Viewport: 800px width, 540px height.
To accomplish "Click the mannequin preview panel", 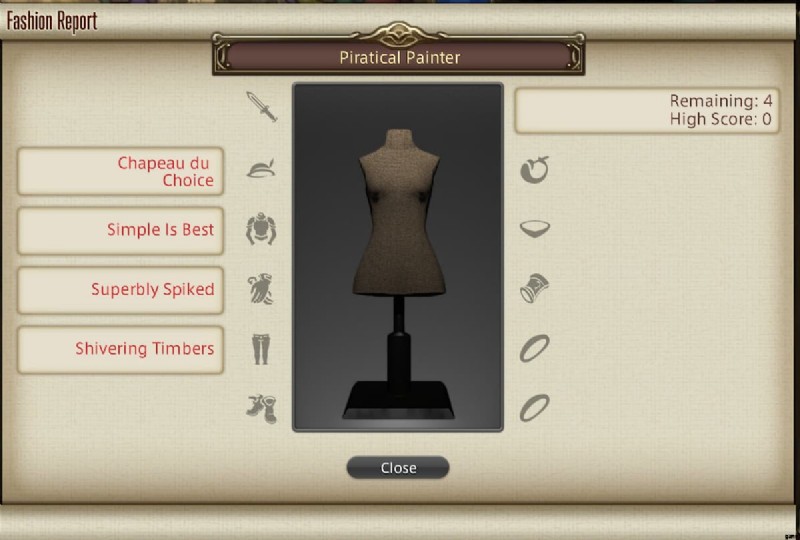I will 398,257.
